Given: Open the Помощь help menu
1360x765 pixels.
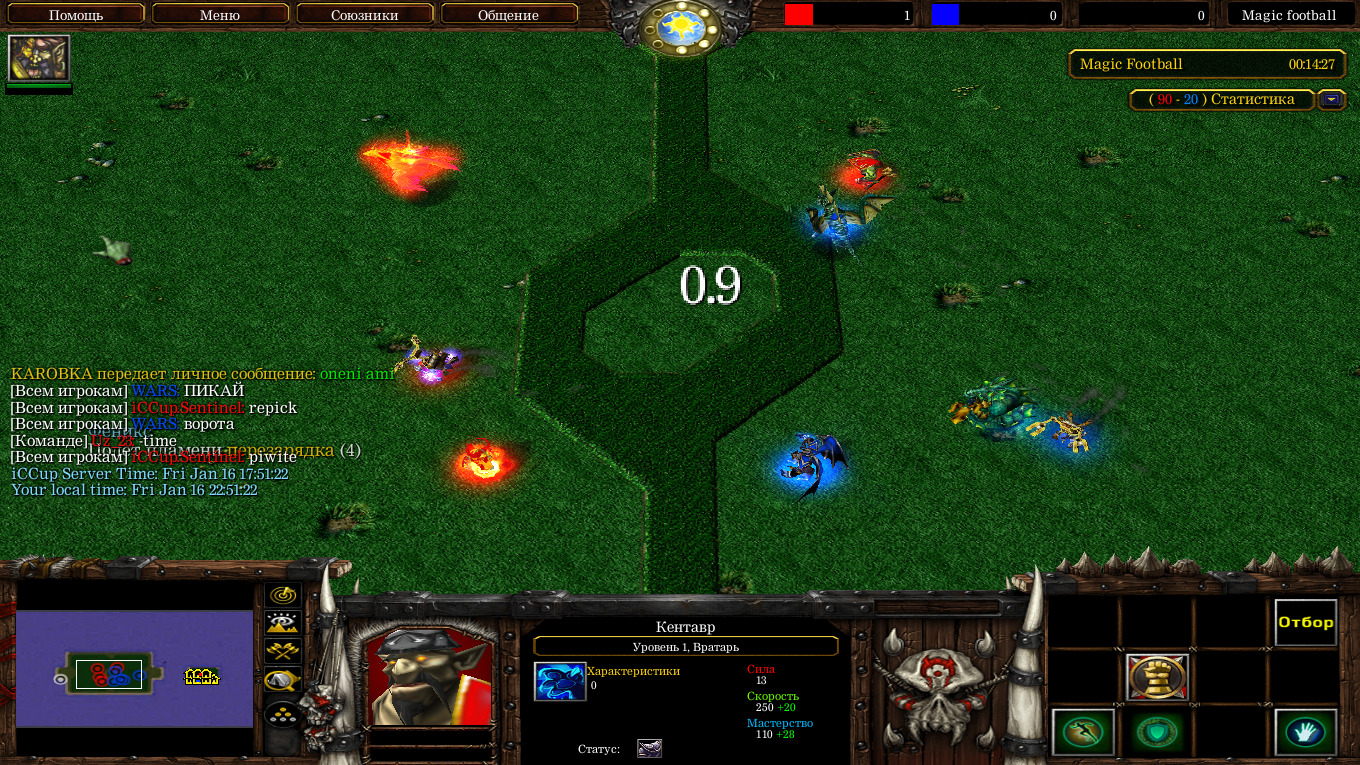Looking at the screenshot, I should coord(76,15).
